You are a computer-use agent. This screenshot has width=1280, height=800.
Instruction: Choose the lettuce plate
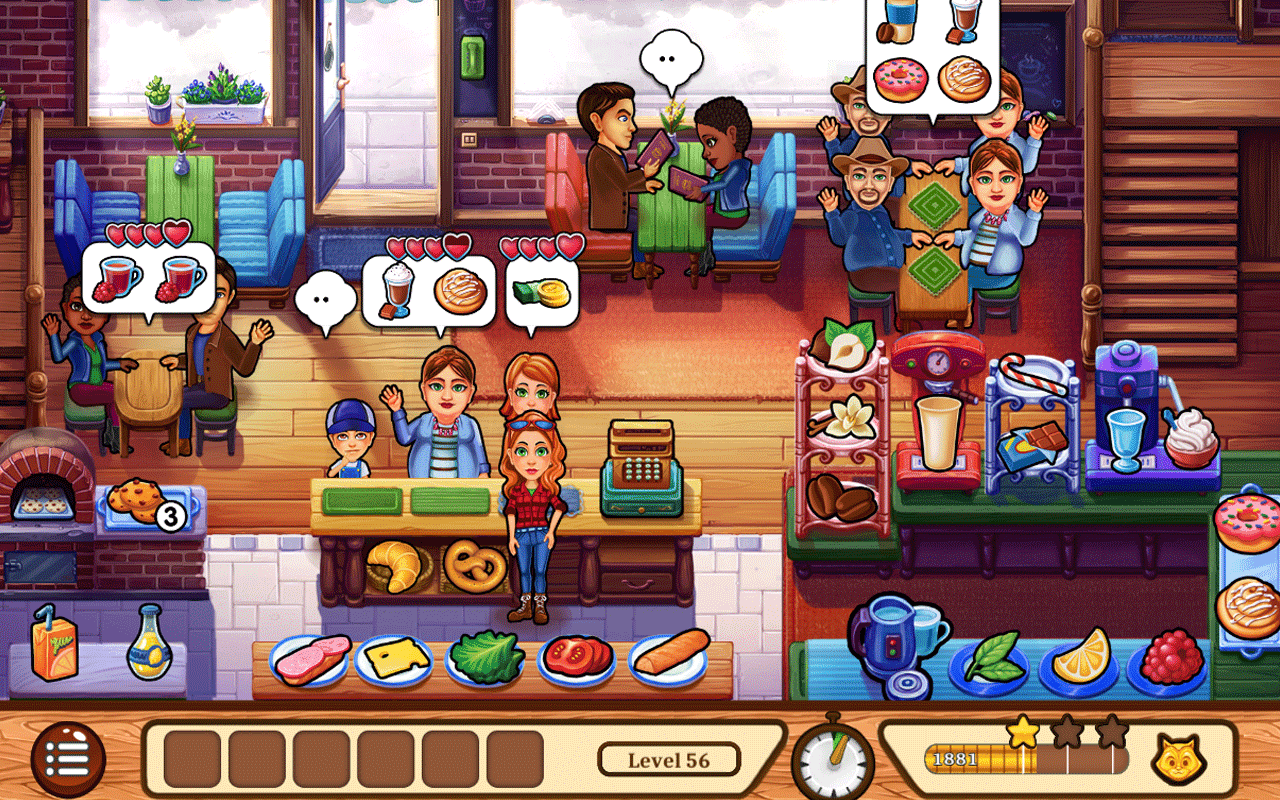pyautogui.click(x=486, y=659)
